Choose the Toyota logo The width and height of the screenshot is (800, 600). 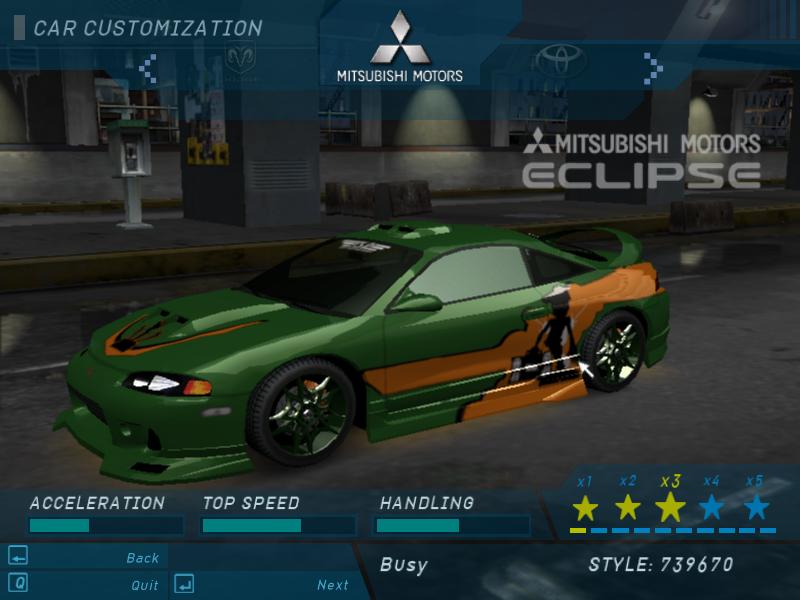(x=560, y=60)
